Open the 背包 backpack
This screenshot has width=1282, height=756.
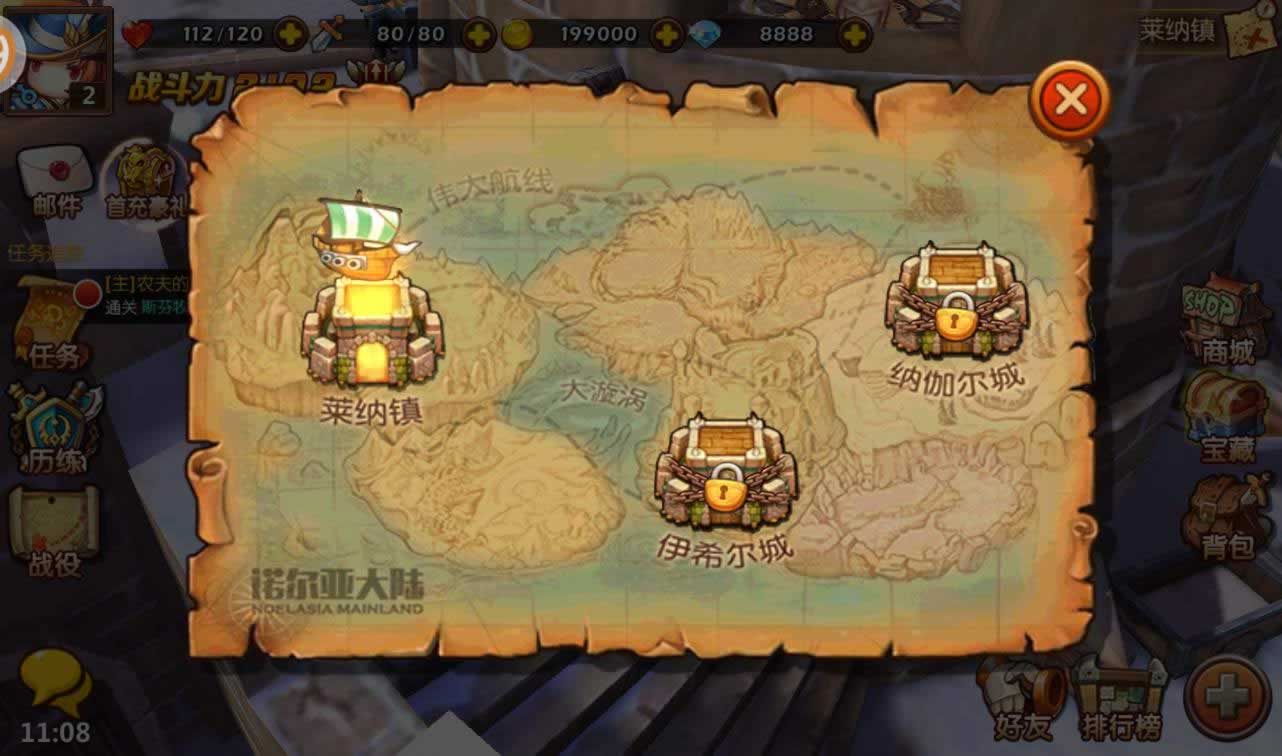(1227, 515)
